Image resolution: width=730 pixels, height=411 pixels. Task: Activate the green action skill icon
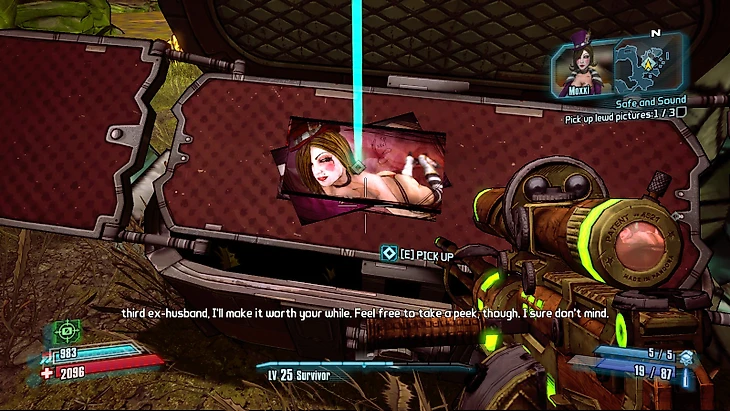coord(65,329)
